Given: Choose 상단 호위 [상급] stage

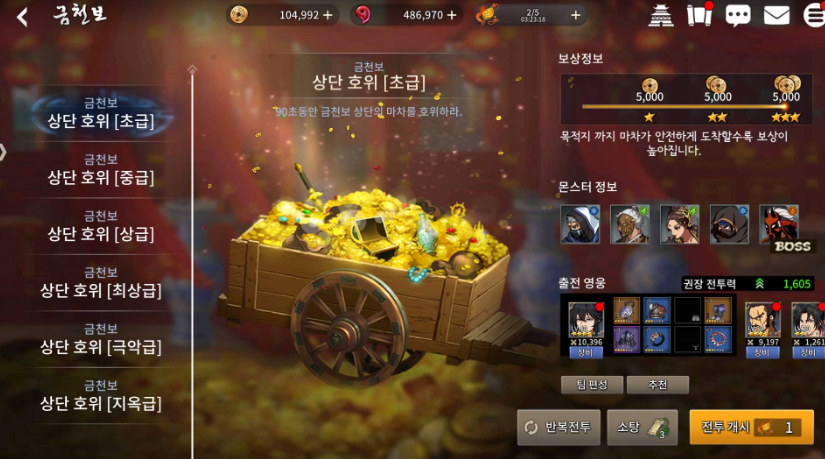Looking at the screenshot, I should click(100, 226).
